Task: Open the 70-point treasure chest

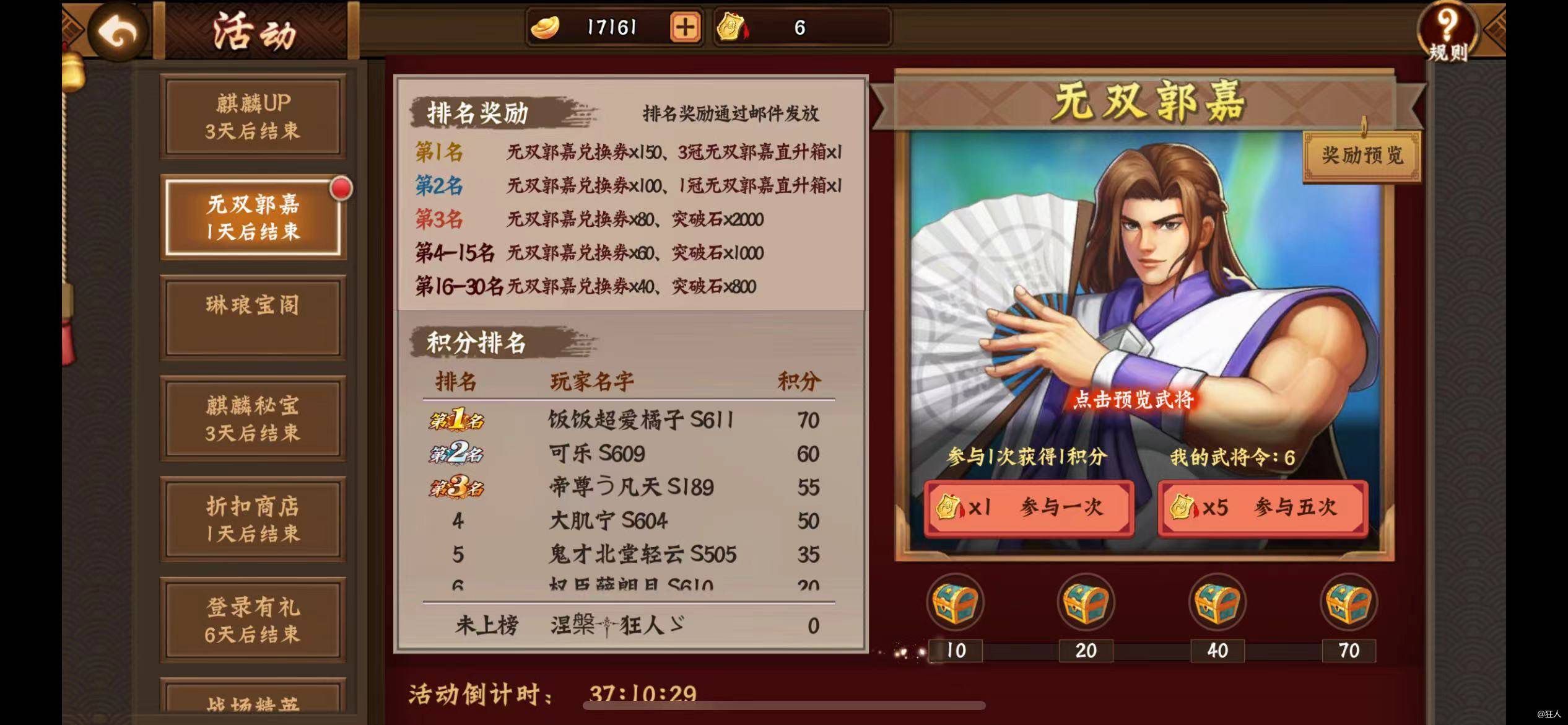Action: (x=1349, y=603)
